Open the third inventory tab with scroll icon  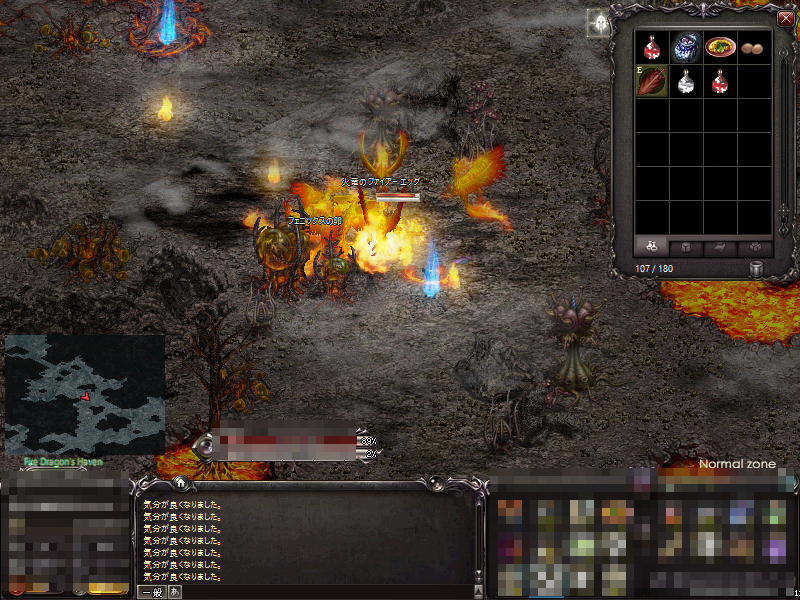[x=721, y=246]
